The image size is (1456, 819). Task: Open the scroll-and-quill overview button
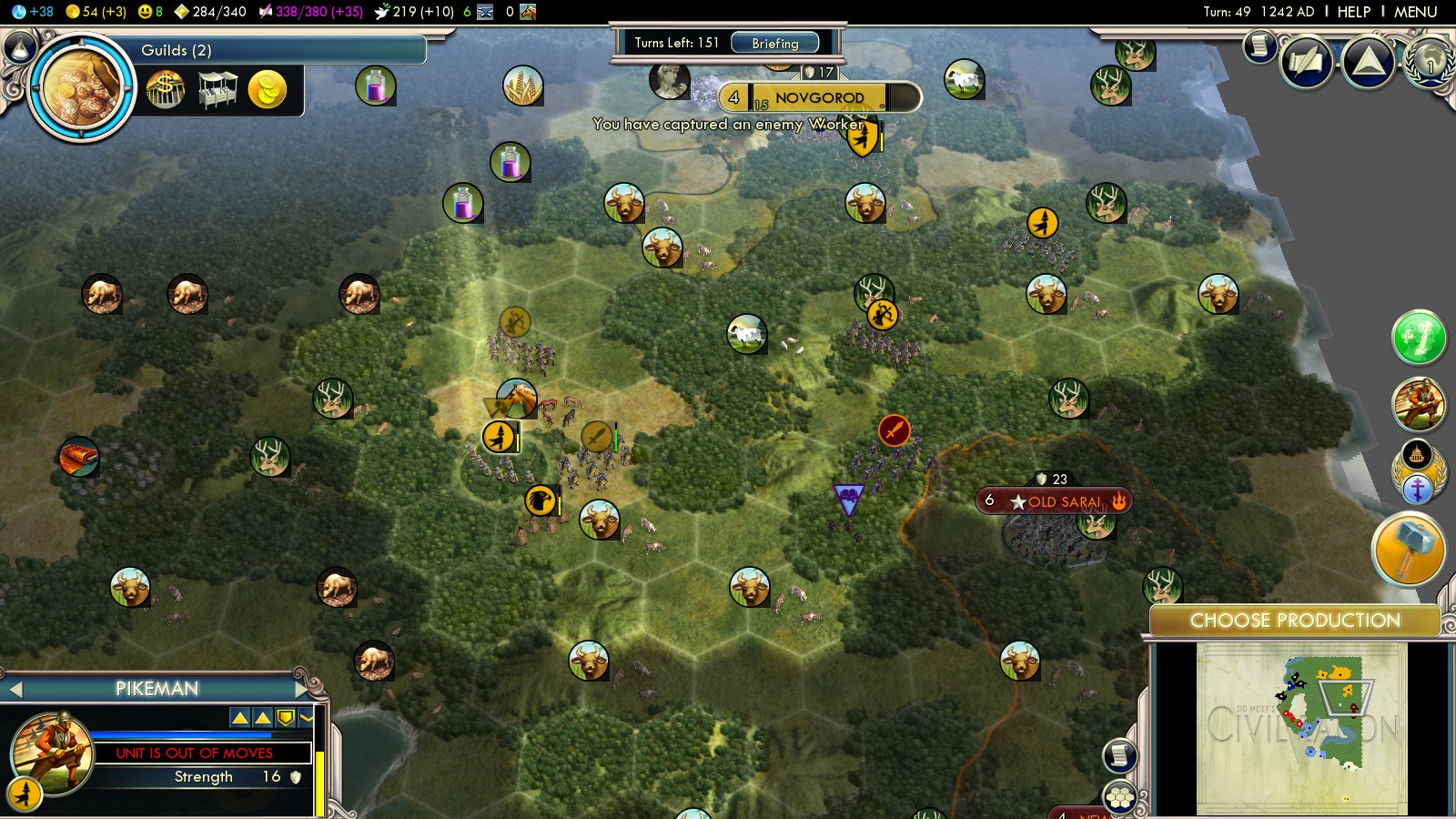1307,62
